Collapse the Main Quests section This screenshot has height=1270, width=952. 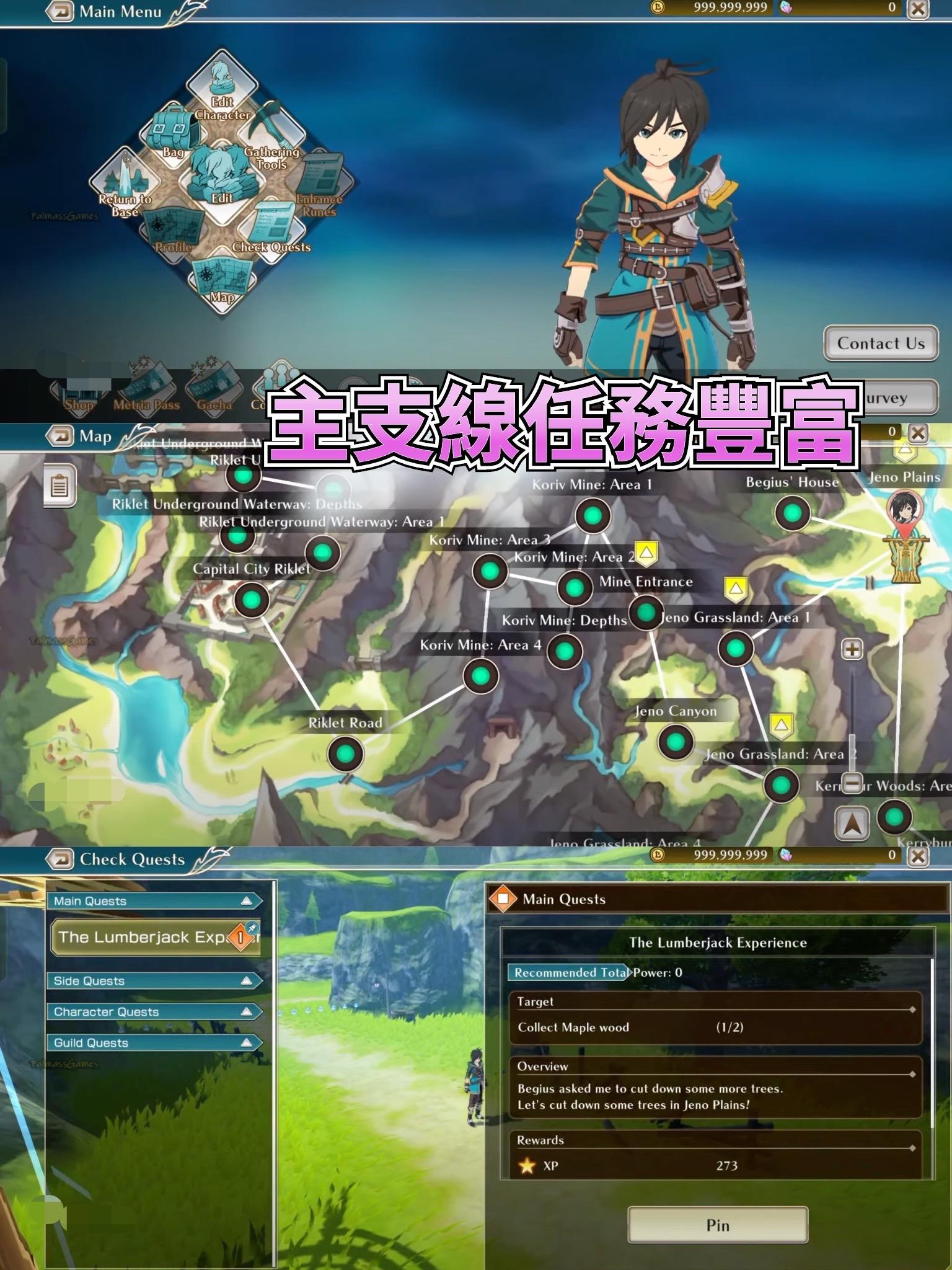pyautogui.click(x=154, y=900)
